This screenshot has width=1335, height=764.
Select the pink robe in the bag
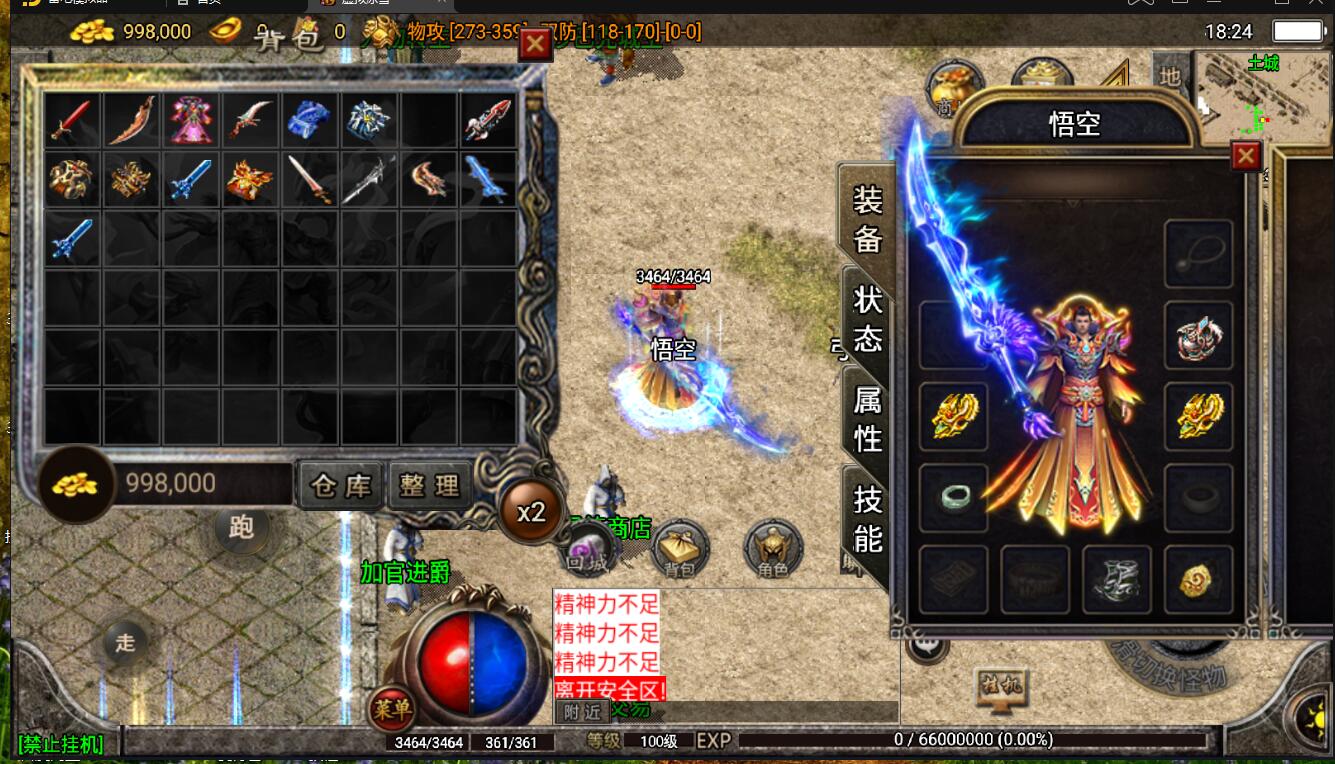[x=190, y=120]
